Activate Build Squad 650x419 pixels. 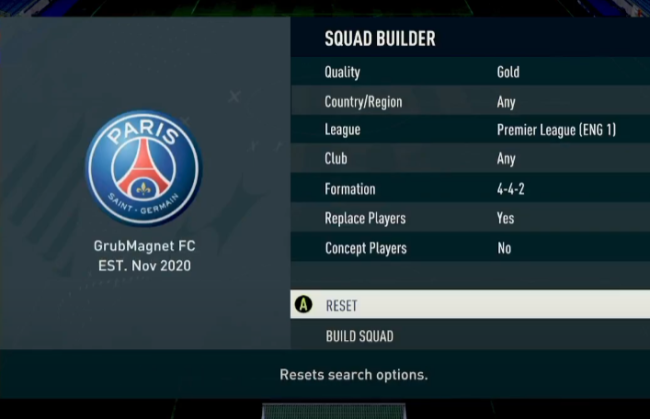469,336
